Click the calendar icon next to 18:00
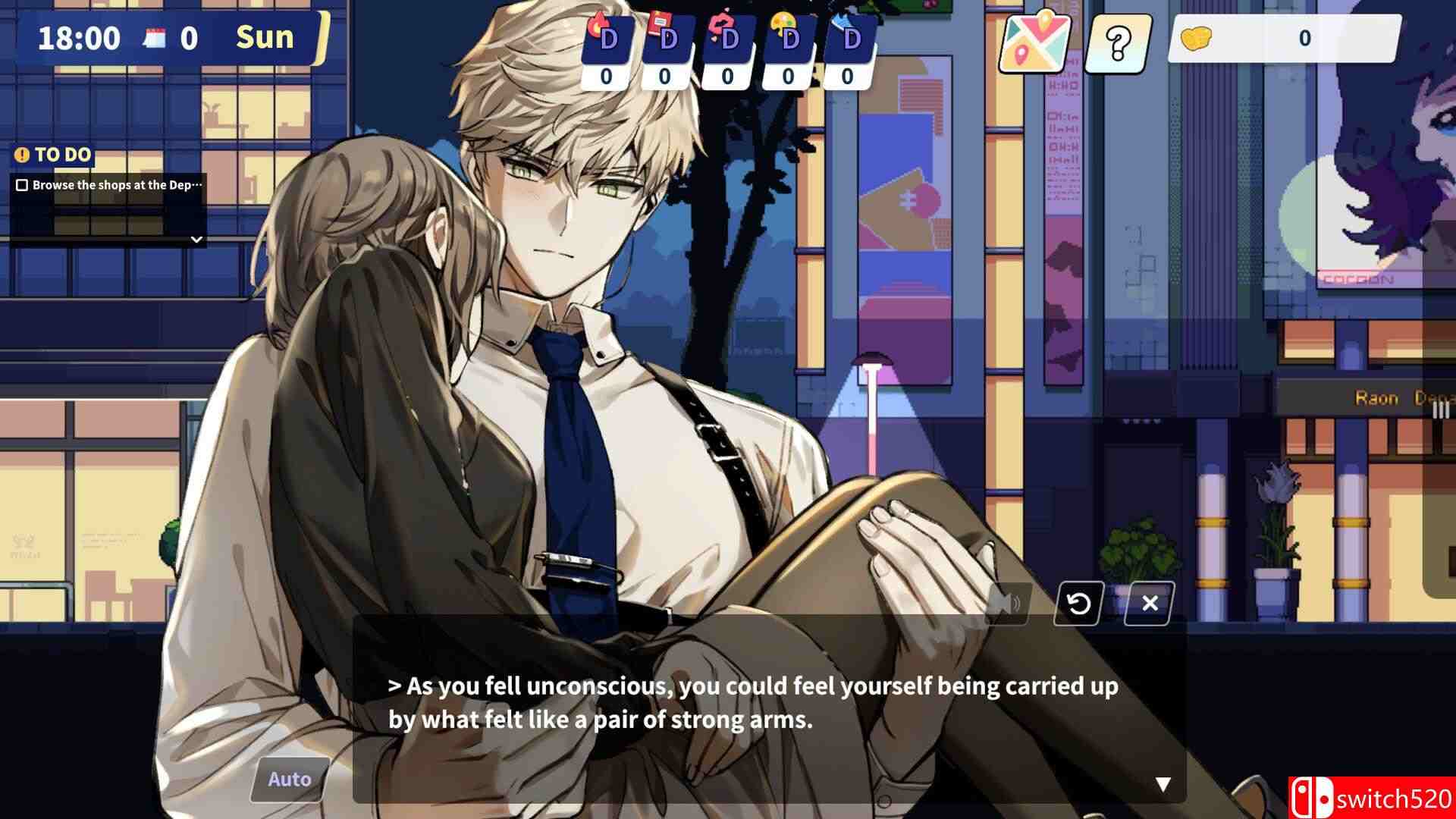Screen dimensions: 1456x819 154,36
